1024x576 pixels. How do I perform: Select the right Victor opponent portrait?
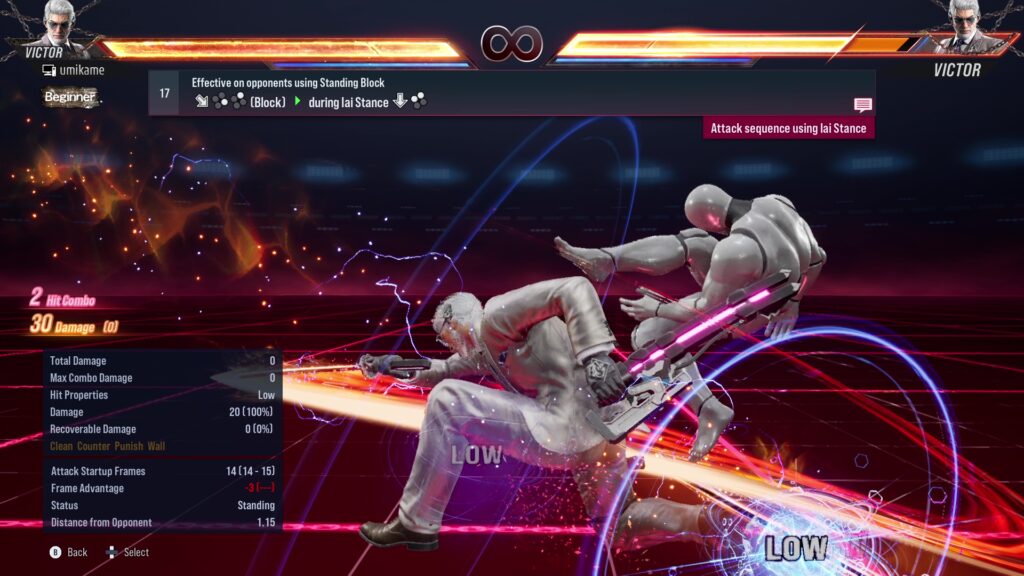pos(965,24)
